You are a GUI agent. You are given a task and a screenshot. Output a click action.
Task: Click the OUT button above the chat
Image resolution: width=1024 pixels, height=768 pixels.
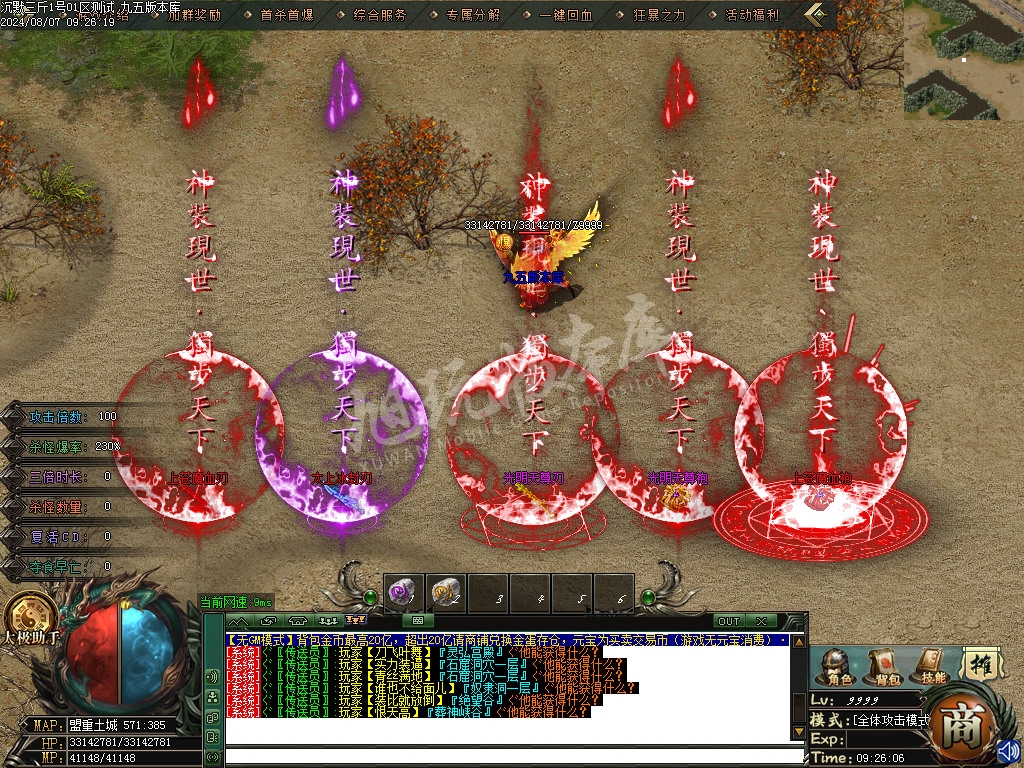[x=729, y=621]
